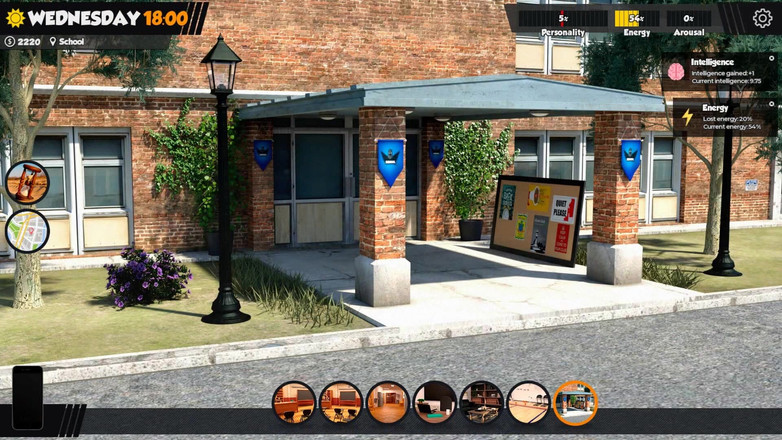Screen dimensions: 782x440
Task: Select the highlighted school entrance thumbnail
Action: [x=575, y=402]
